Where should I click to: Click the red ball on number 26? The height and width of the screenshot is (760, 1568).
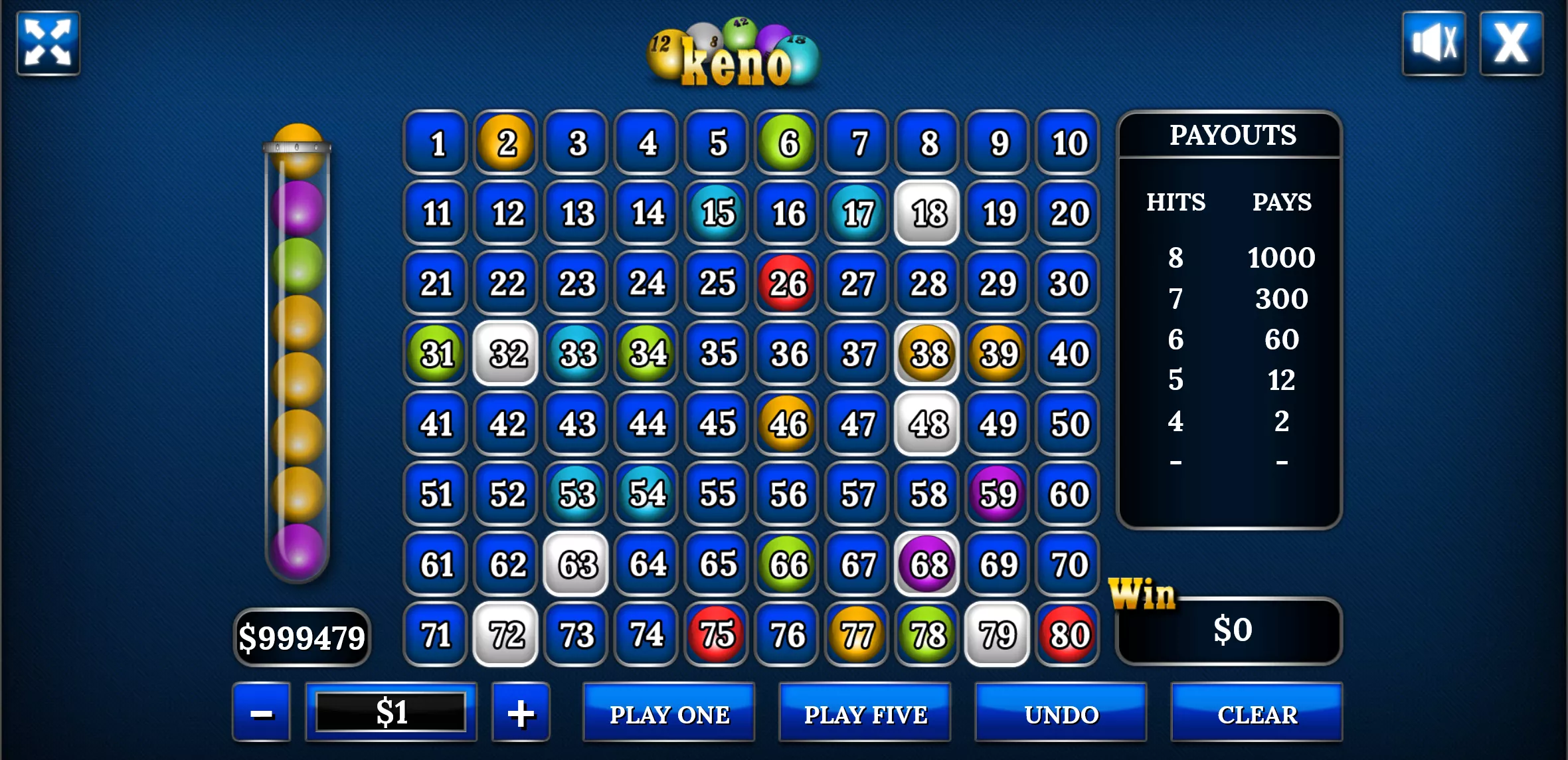(786, 282)
